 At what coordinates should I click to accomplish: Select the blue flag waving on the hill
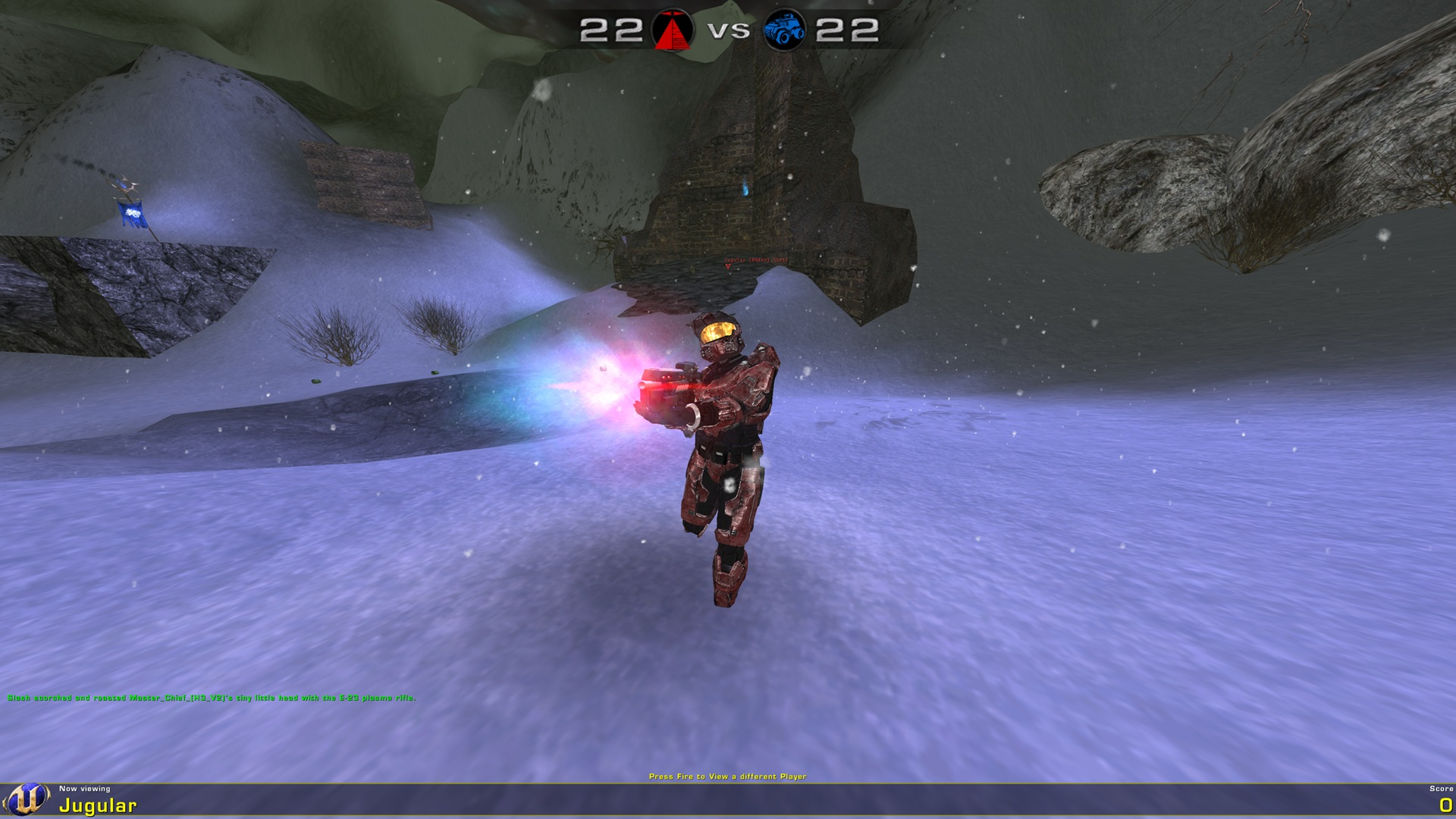(x=130, y=215)
